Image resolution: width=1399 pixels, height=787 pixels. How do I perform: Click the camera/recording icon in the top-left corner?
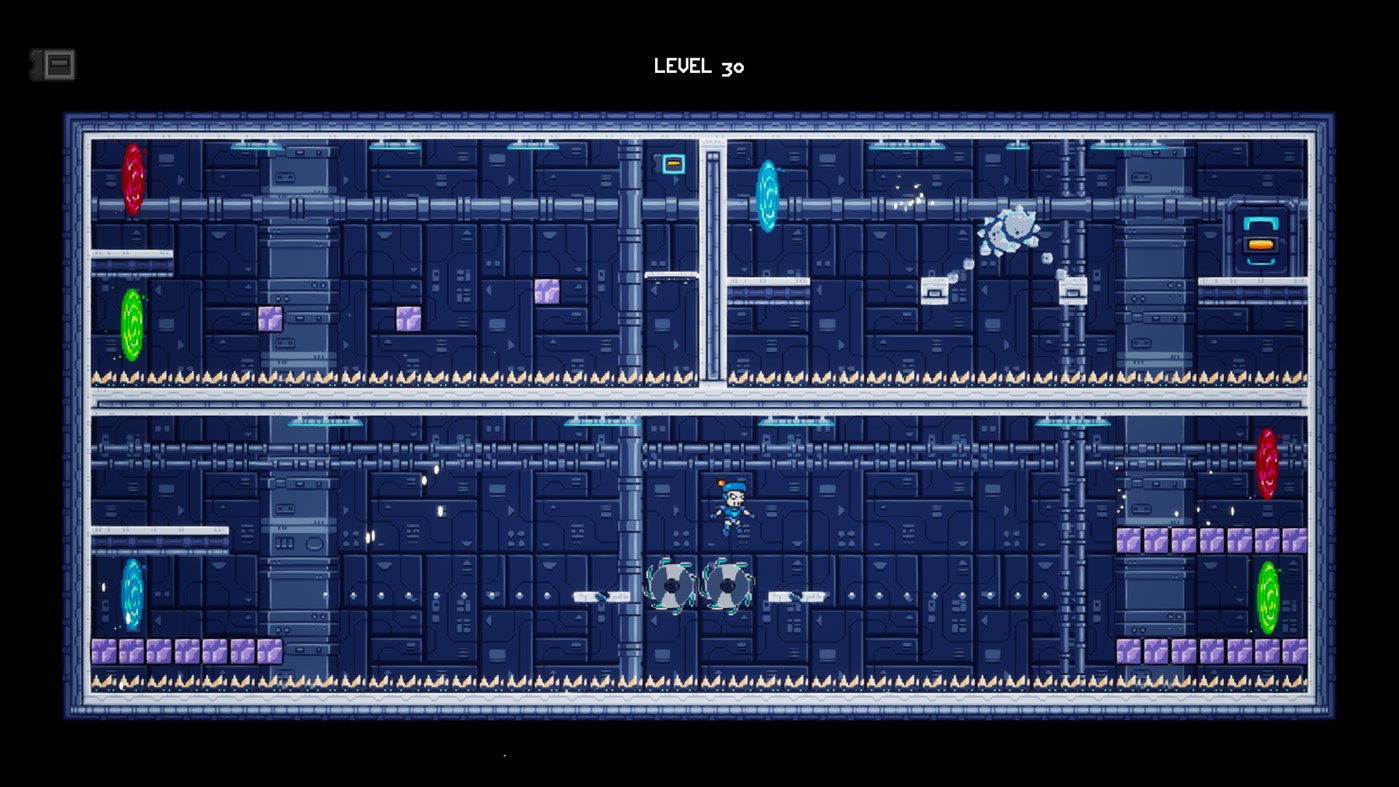point(55,64)
